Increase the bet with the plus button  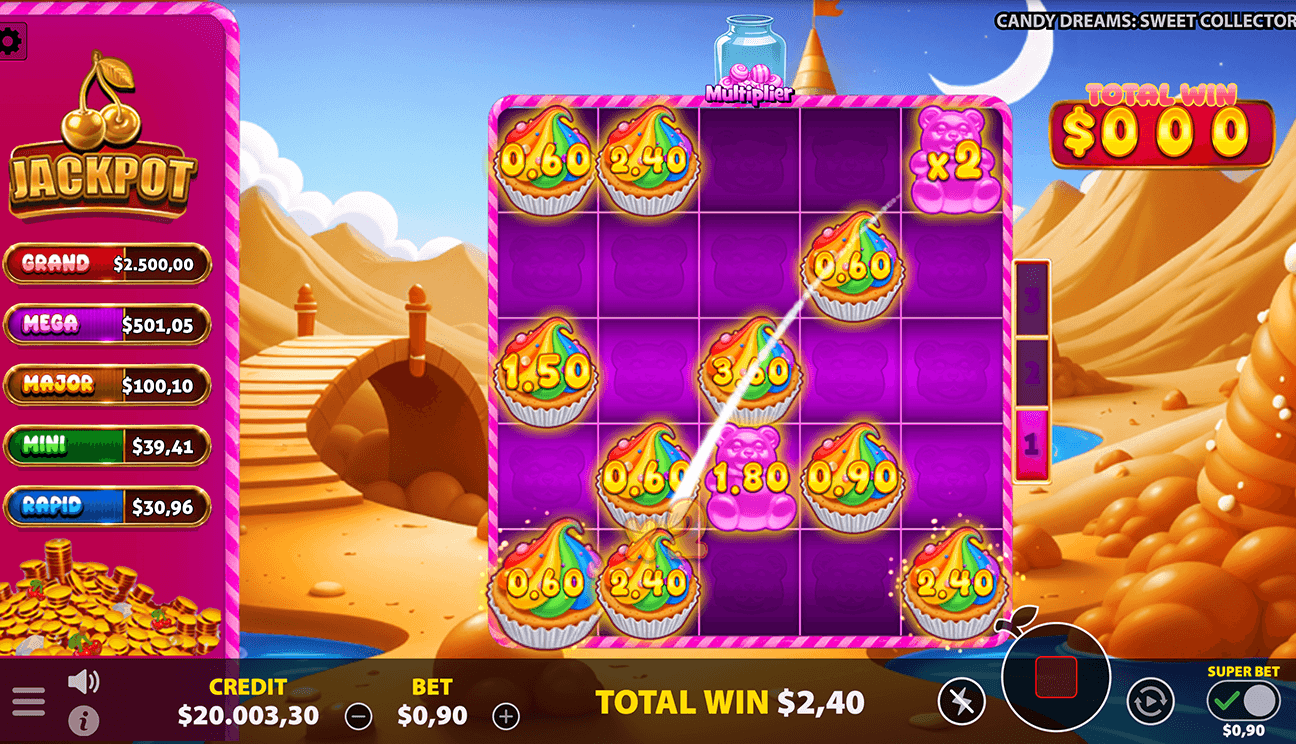(505, 716)
